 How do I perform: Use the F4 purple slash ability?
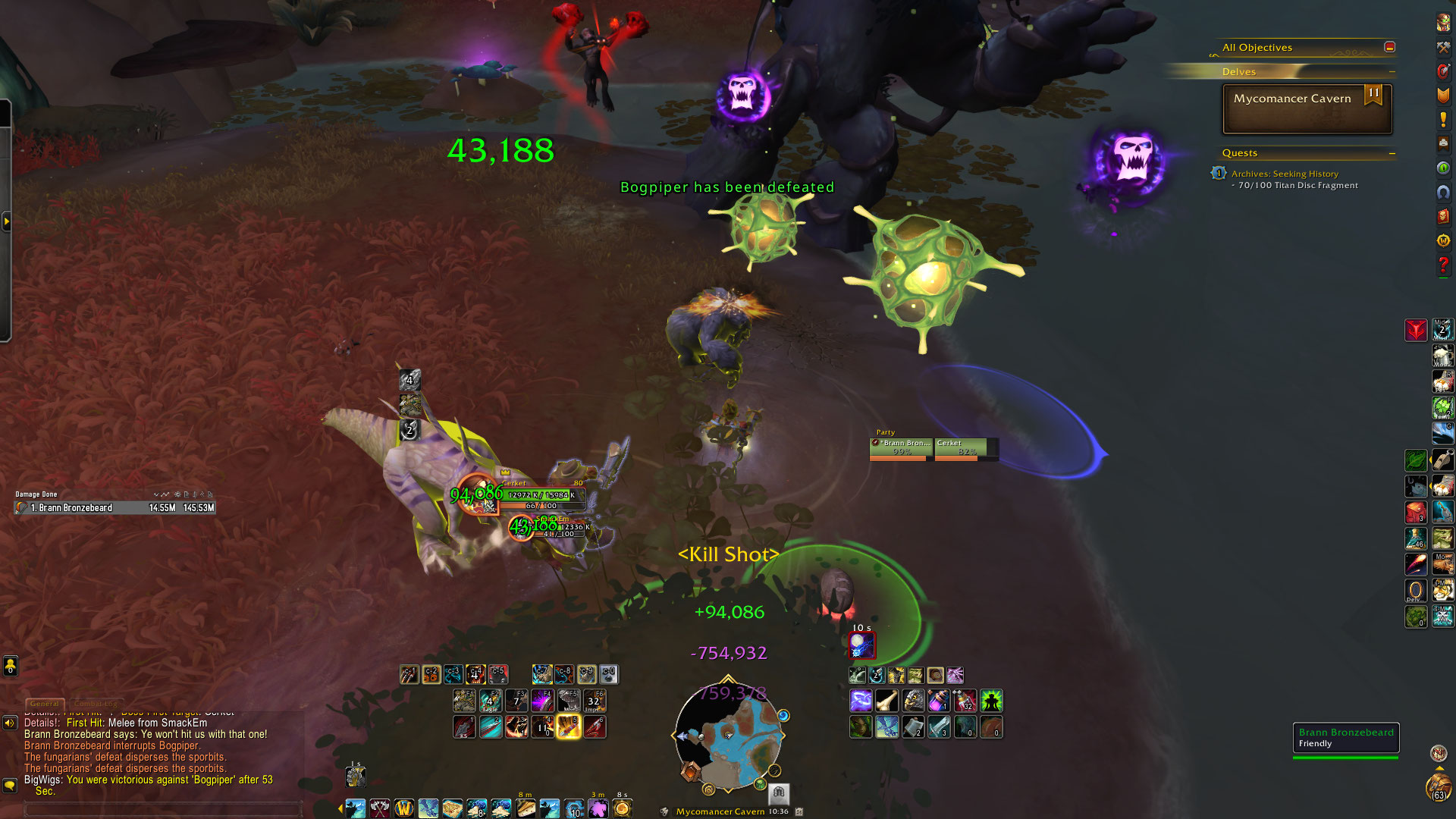(542, 700)
